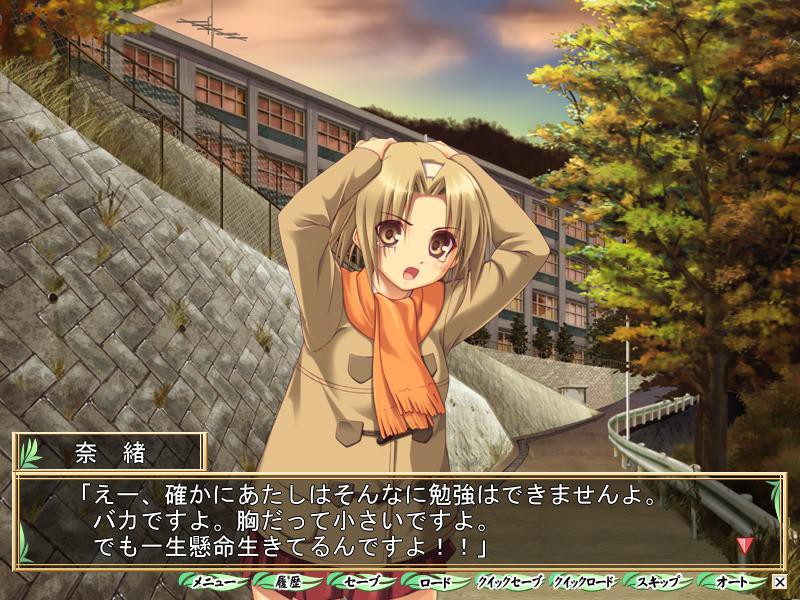800x600 pixels.
Task: Hide the dialogue window with X button
Action: (x=780, y=581)
